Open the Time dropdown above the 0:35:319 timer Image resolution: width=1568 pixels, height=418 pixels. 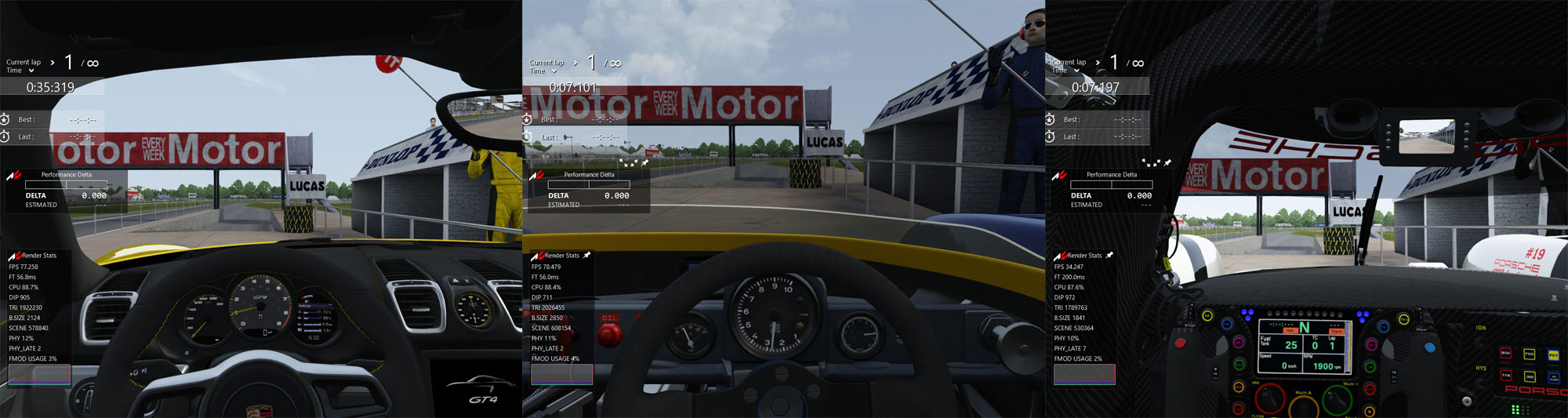pos(31,71)
